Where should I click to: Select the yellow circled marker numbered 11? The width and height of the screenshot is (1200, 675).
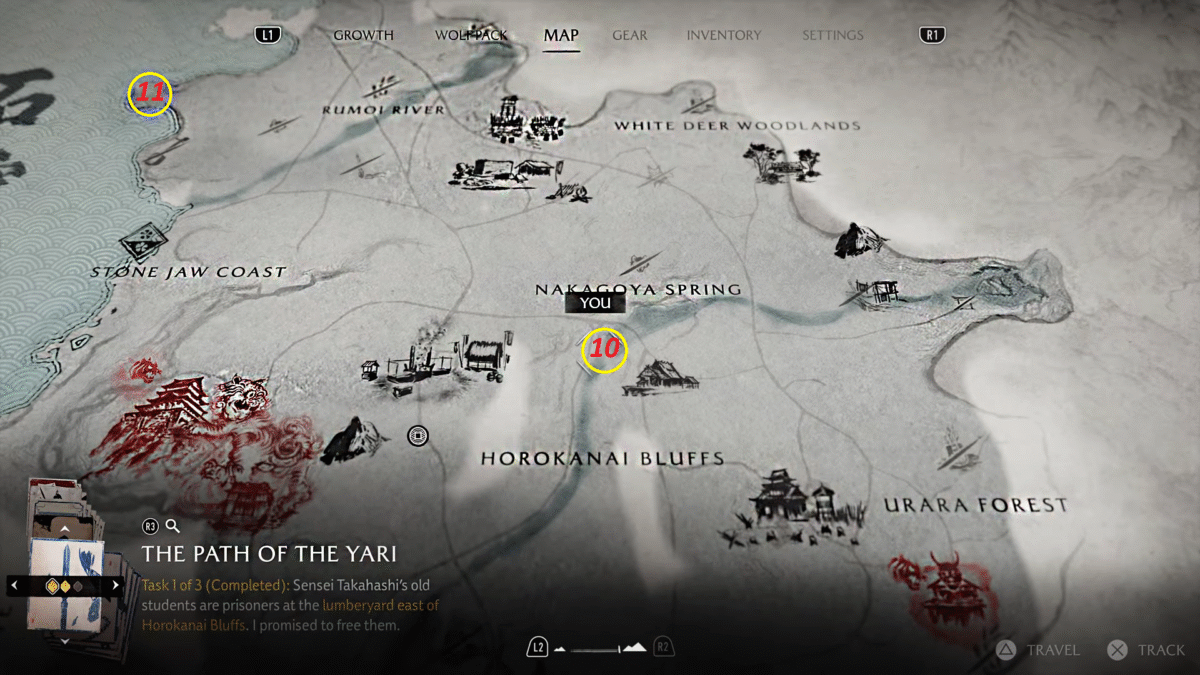[150, 95]
